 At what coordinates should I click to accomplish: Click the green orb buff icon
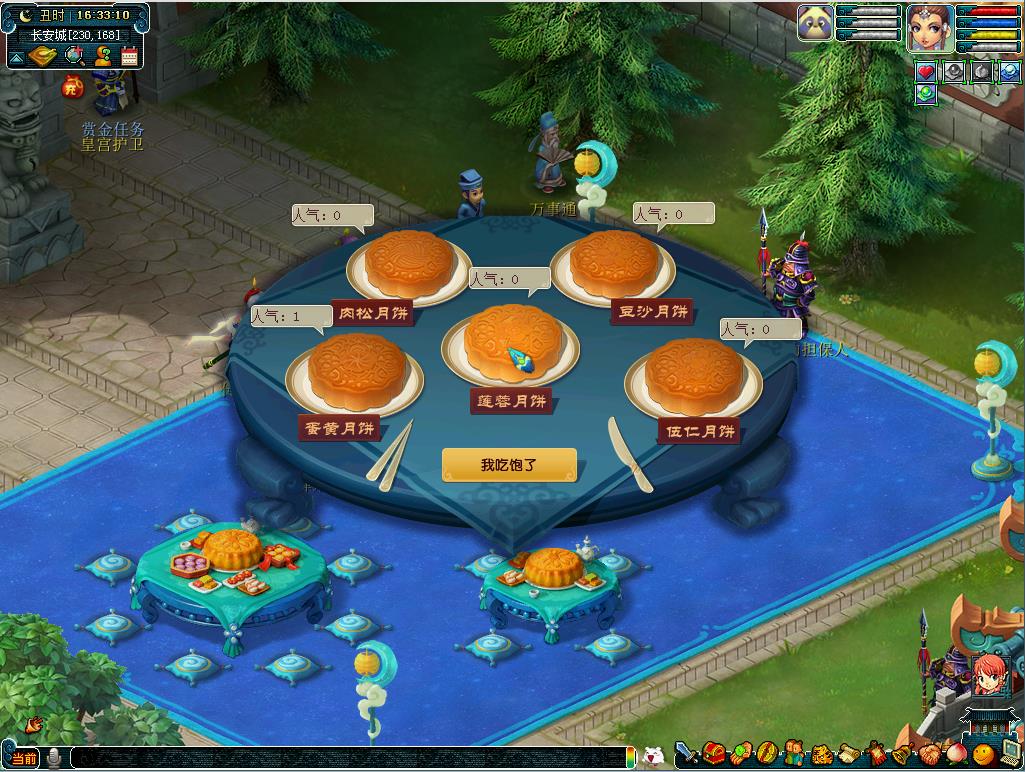point(926,93)
